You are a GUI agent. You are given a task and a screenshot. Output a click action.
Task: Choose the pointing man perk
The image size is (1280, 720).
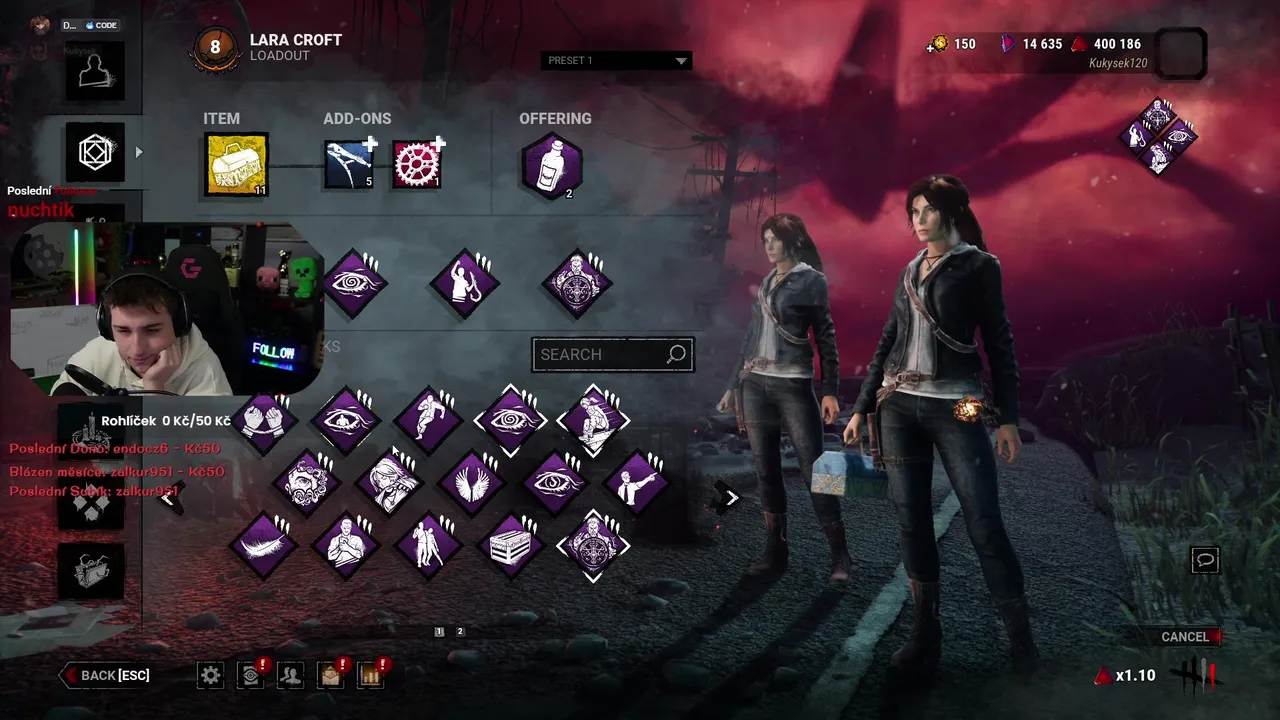click(x=635, y=483)
